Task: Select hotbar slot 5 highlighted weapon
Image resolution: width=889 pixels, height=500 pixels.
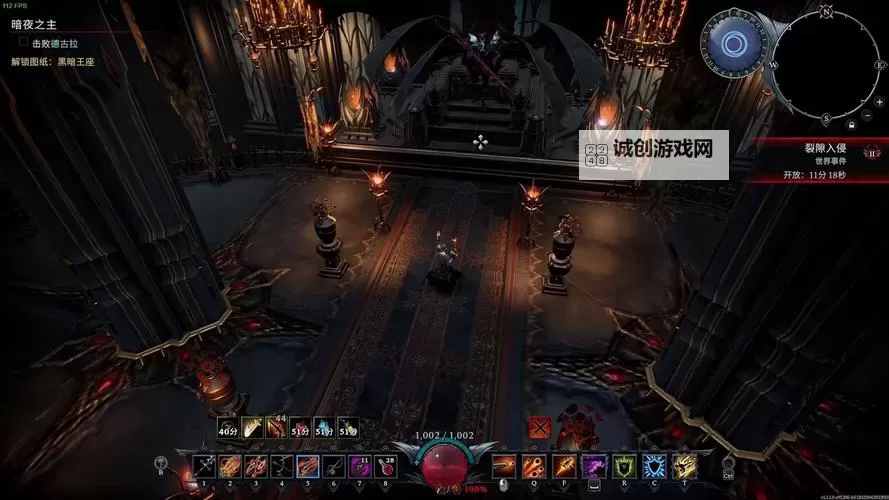Action: pyautogui.click(x=307, y=465)
